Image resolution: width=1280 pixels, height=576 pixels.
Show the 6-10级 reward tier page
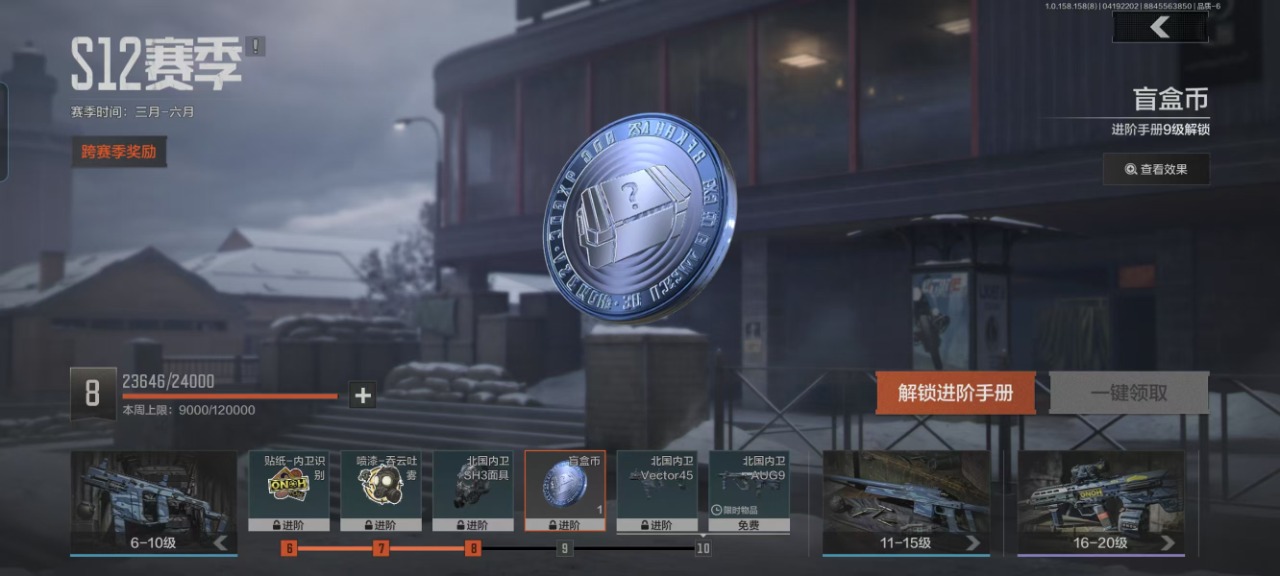click(154, 503)
